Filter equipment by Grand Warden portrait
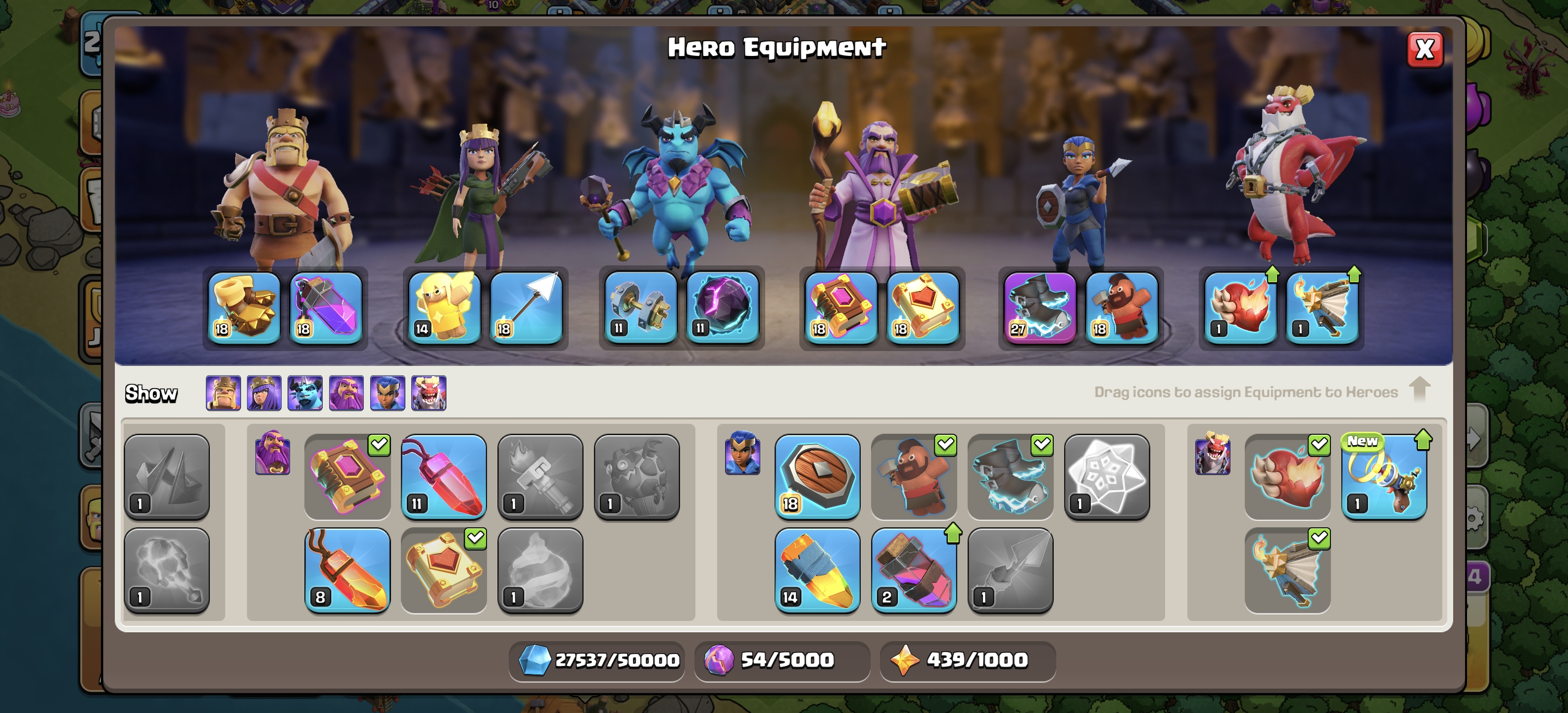This screenshot has height=713, width=1568. point(346,393)
